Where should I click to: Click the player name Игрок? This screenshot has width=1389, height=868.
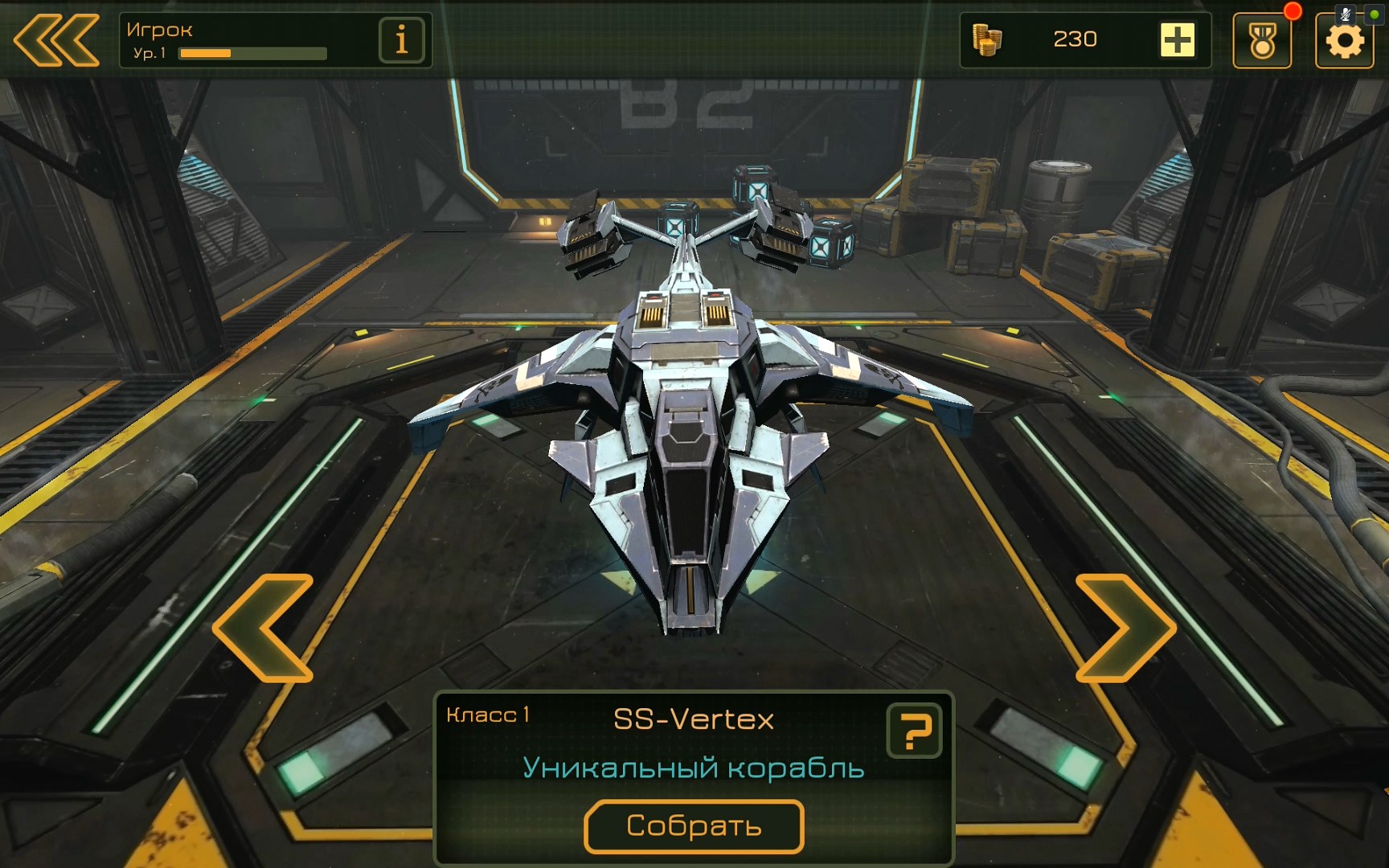click(158, 29)
